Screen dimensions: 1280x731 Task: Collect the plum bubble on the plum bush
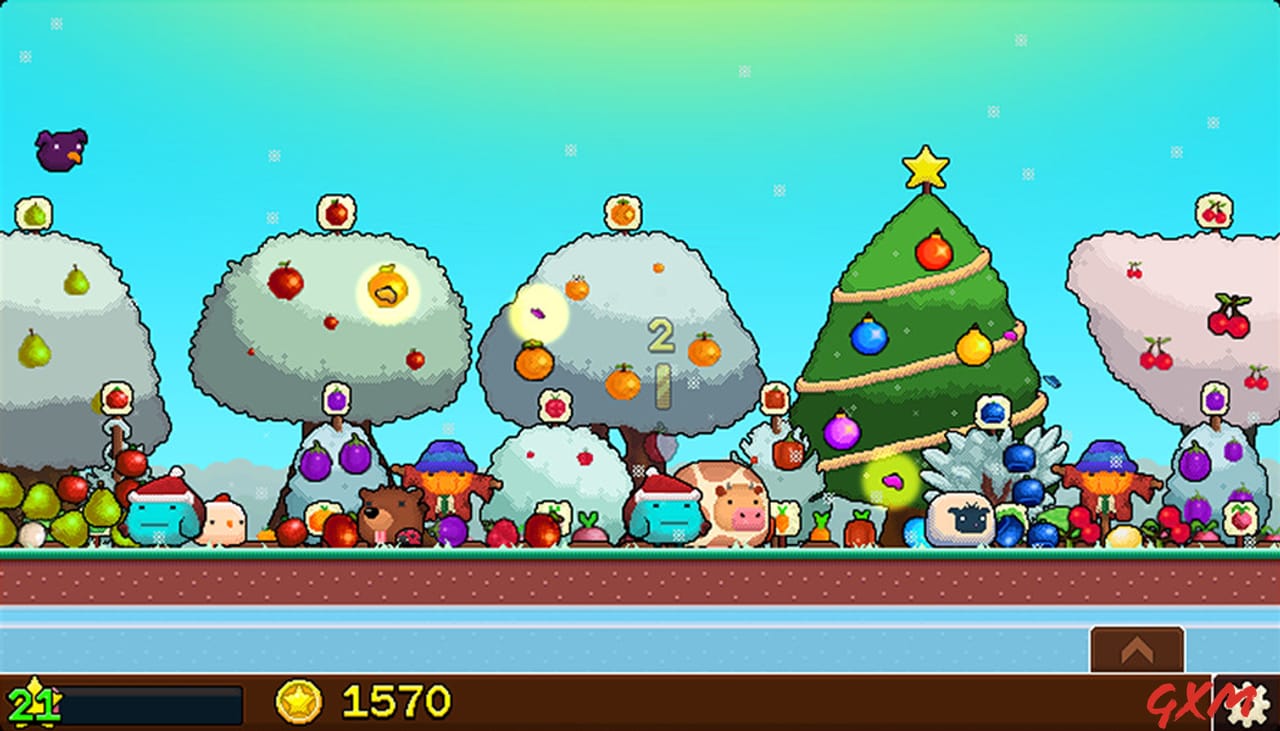coord(335,398)
